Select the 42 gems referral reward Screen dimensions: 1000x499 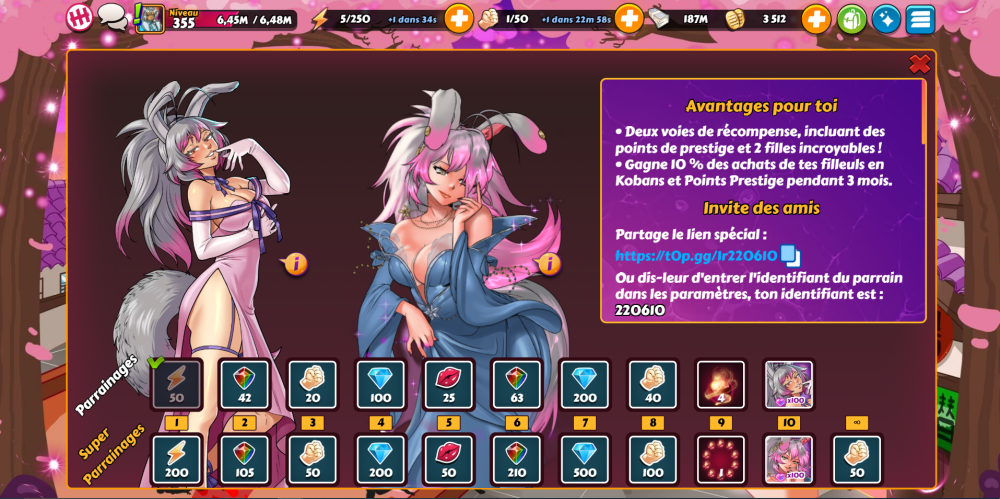click(245, 384)
